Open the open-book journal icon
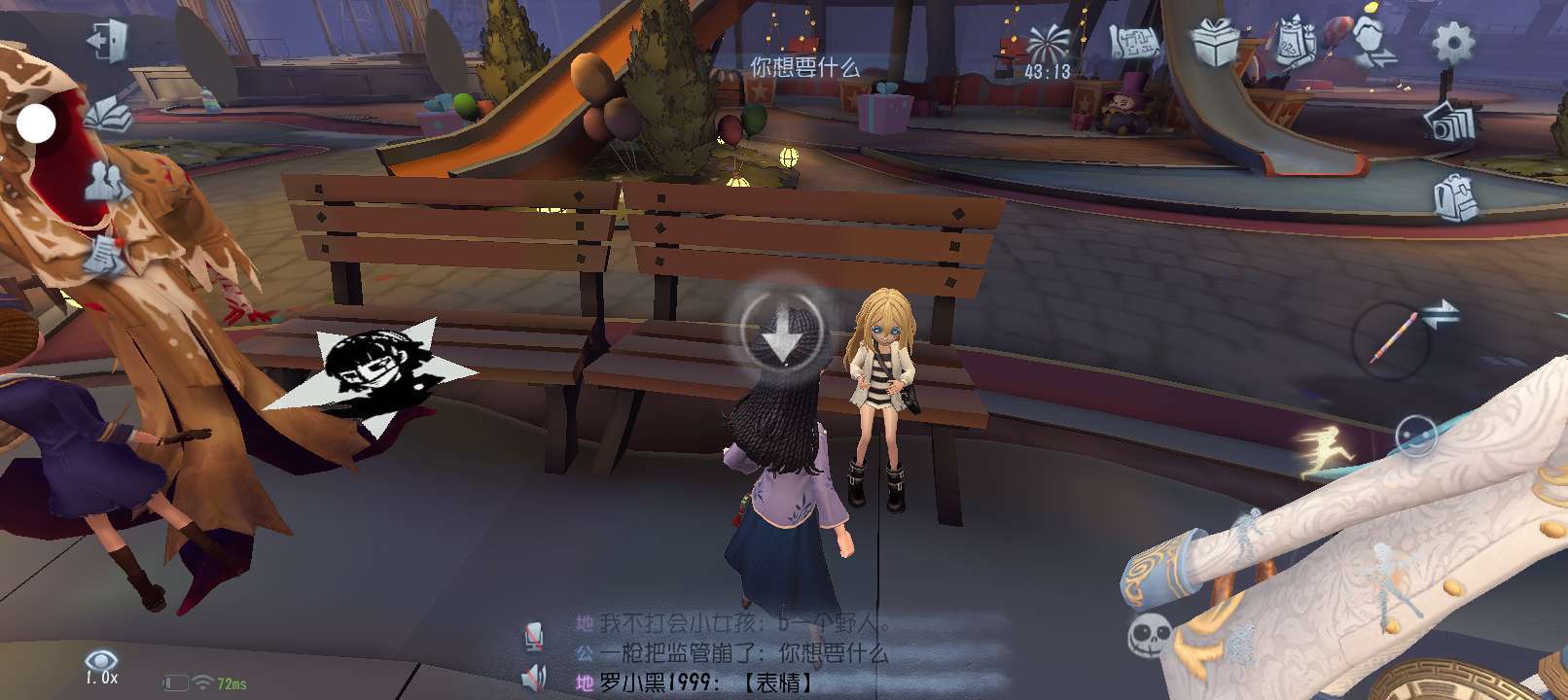The height and width of the screenshot is (700, 1568). pos(109,115)
